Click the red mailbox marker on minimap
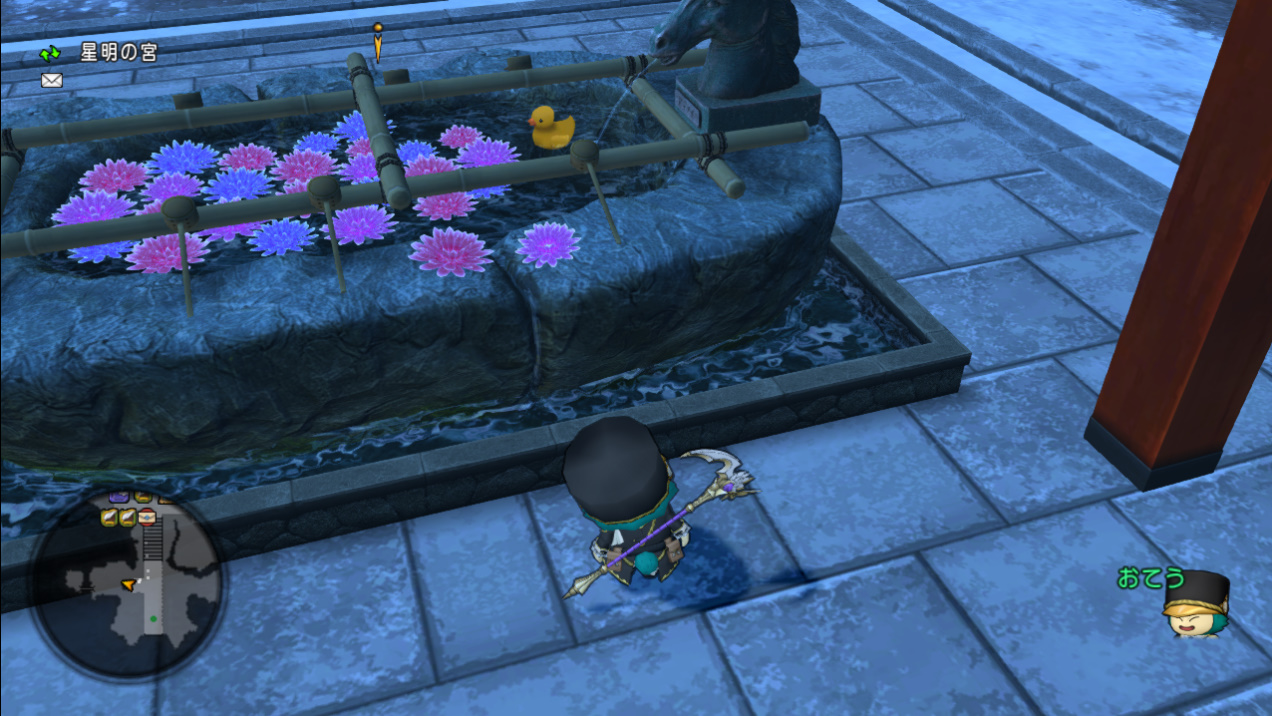1272x716 pixels. [146, 517]
